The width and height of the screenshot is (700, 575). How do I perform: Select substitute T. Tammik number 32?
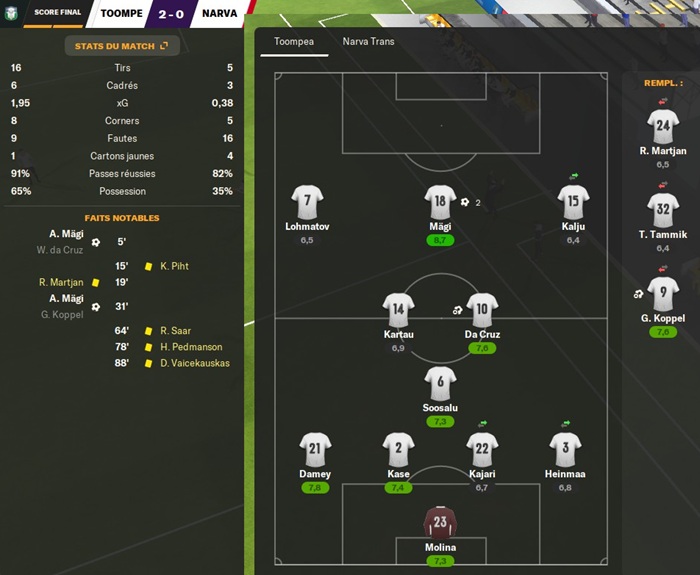pos(663,211)
